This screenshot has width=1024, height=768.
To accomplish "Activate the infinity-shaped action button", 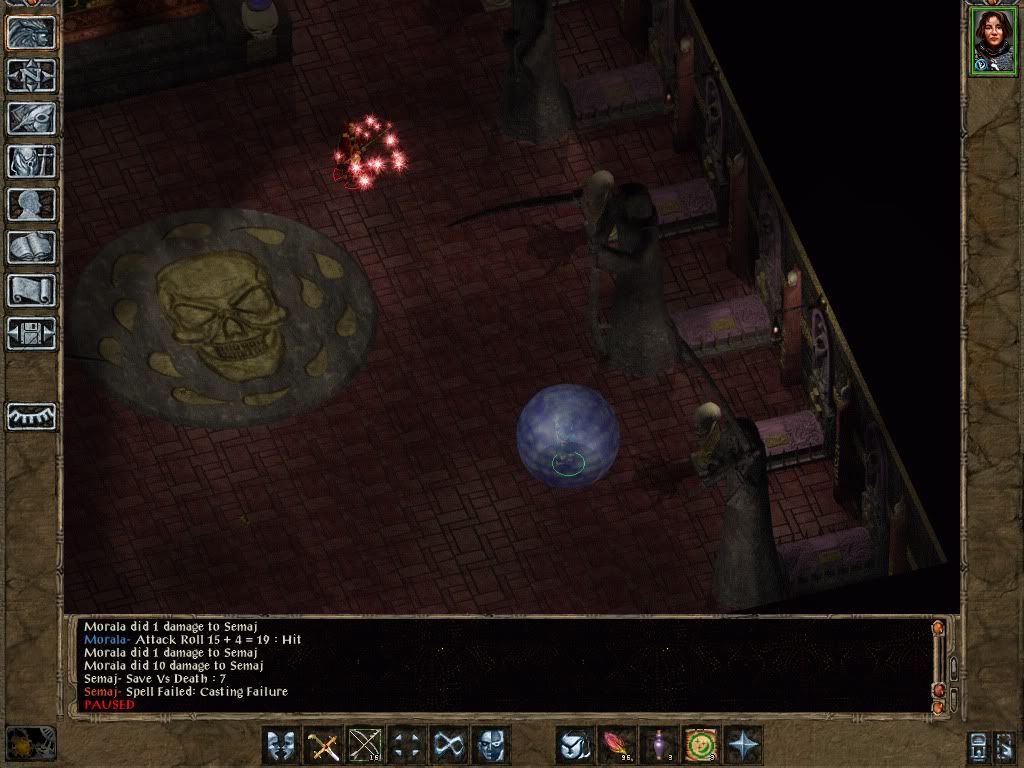I will [450, 745].
